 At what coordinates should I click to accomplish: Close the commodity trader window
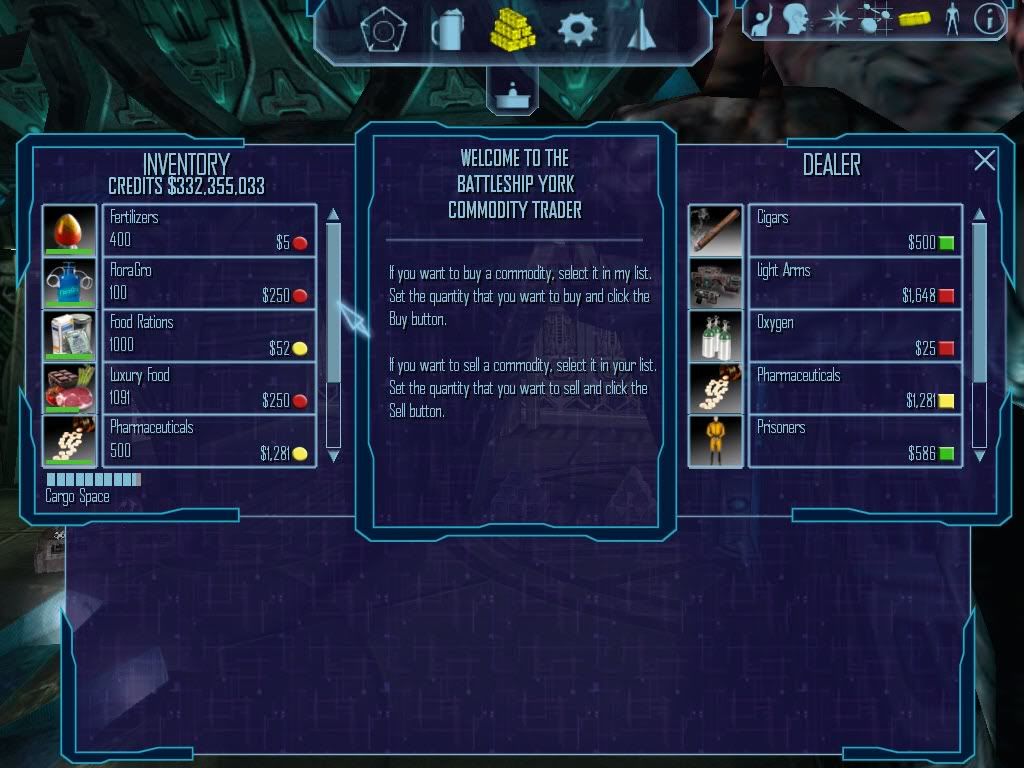click(x=985, y=161)
